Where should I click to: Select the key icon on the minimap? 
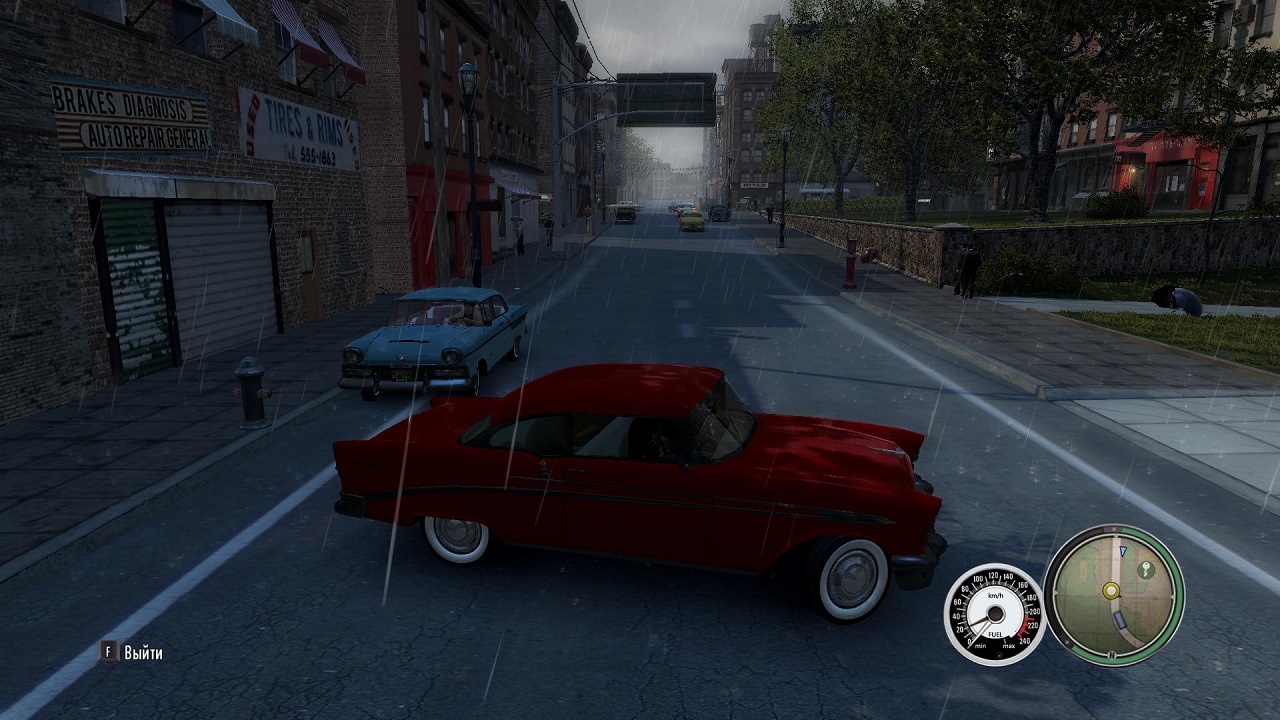pyautogui.click(x=1146, y=569)
